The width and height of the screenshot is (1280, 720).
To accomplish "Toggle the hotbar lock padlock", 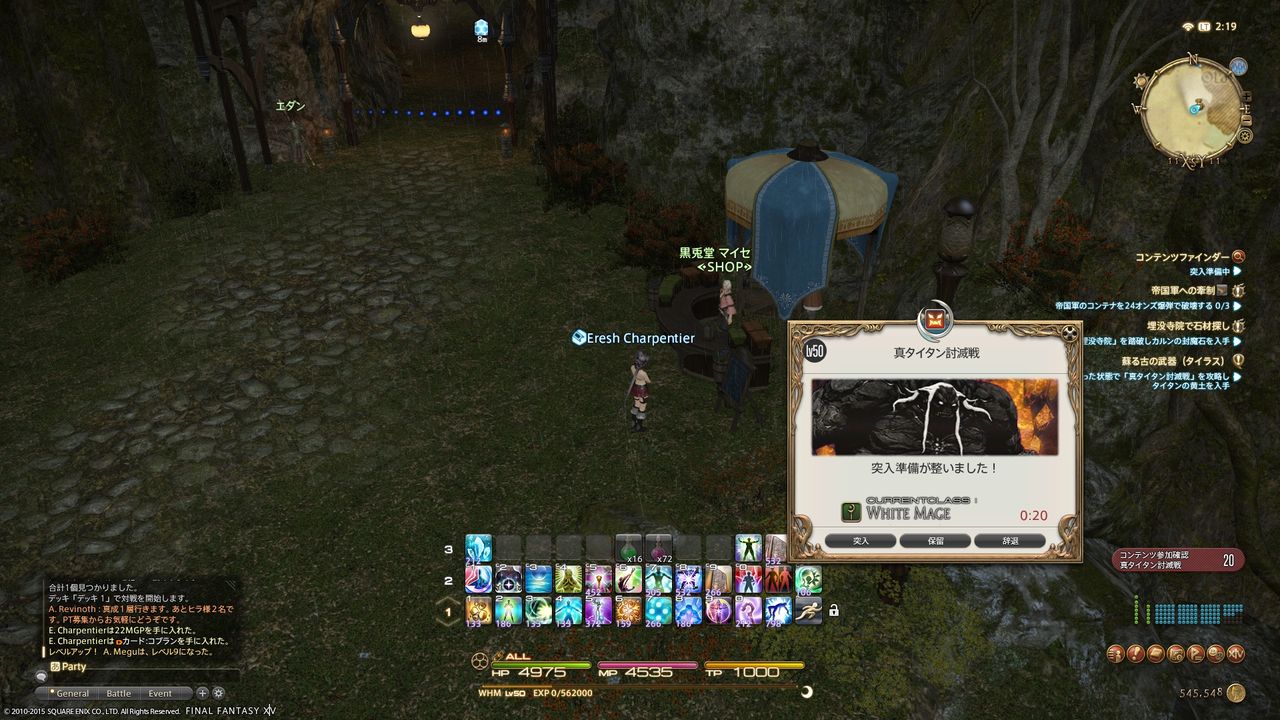I will pos(835,612).
